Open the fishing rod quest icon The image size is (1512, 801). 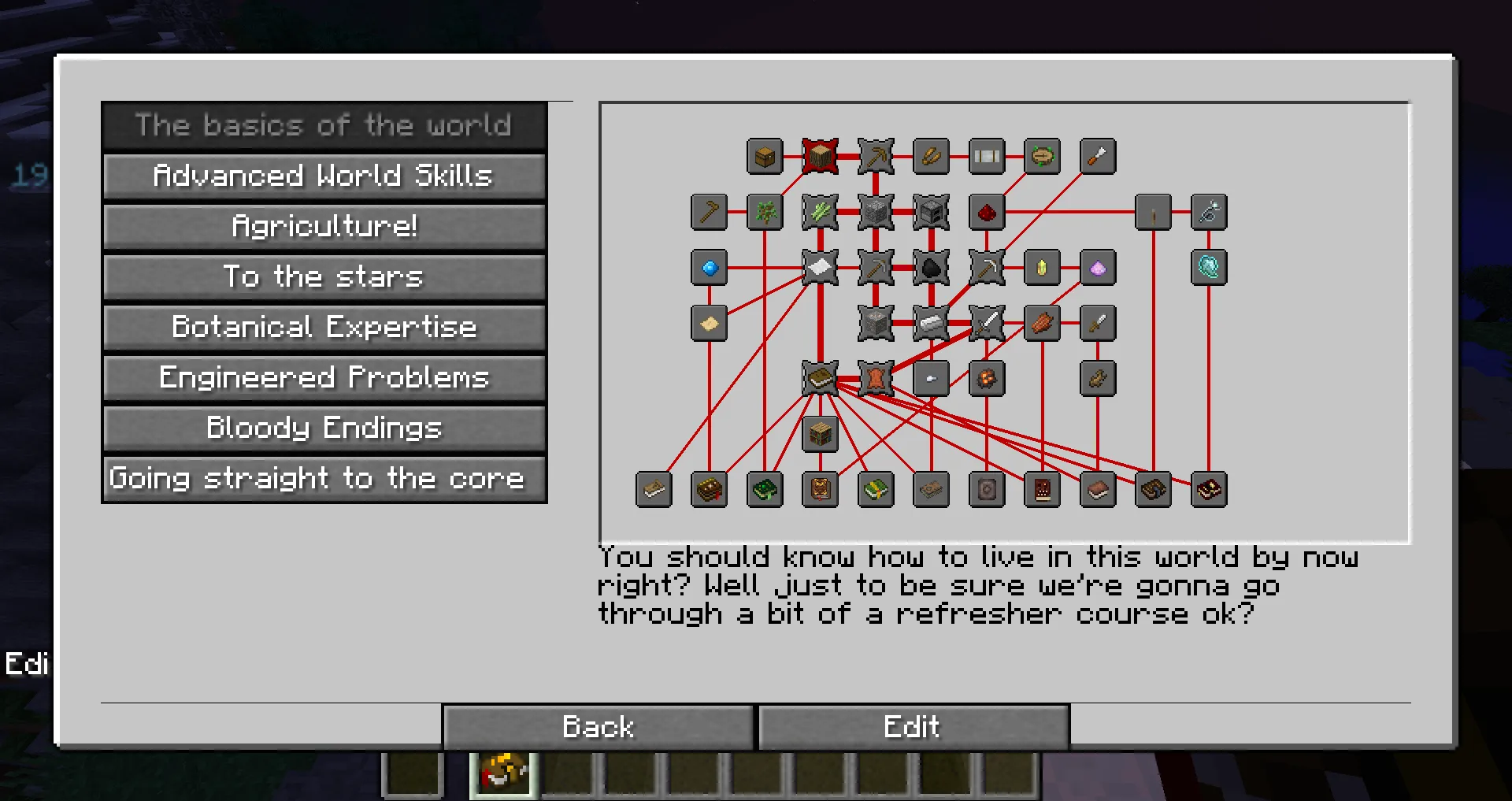tap(1210, 213)
